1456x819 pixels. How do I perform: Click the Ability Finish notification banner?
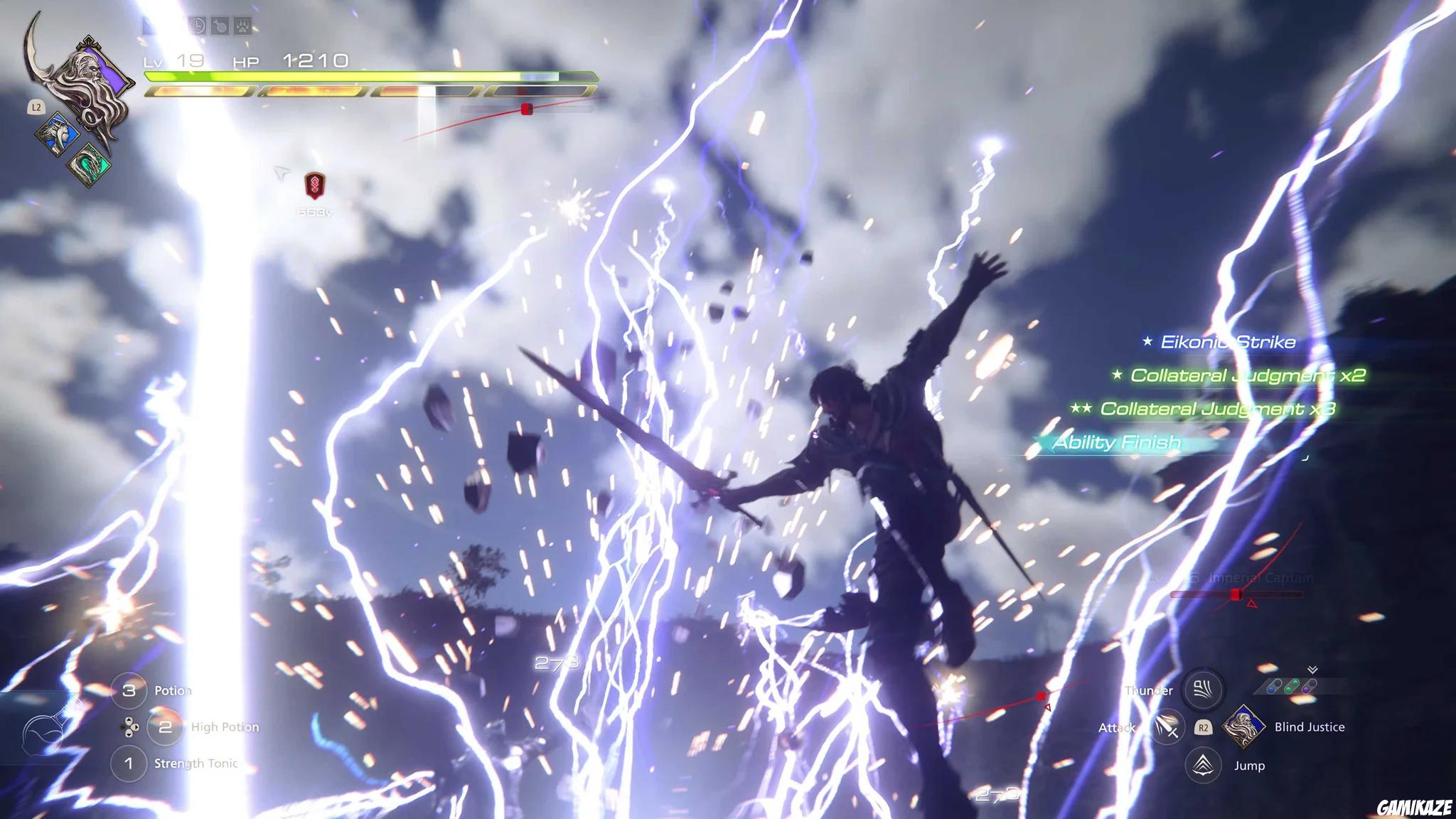pos(1116,441)
